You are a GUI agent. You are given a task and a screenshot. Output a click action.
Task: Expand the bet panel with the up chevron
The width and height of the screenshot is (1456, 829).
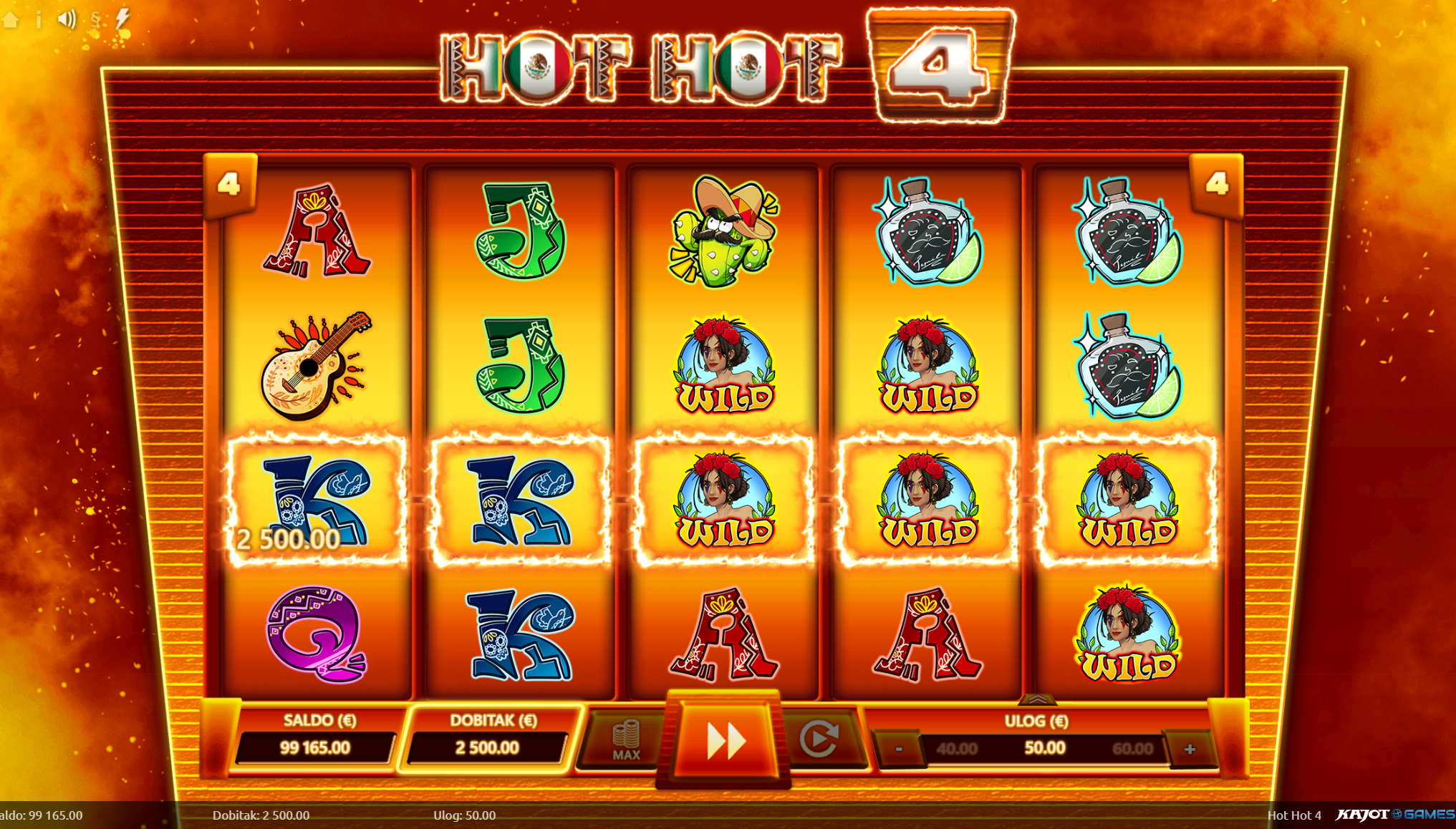(1036, 699)
